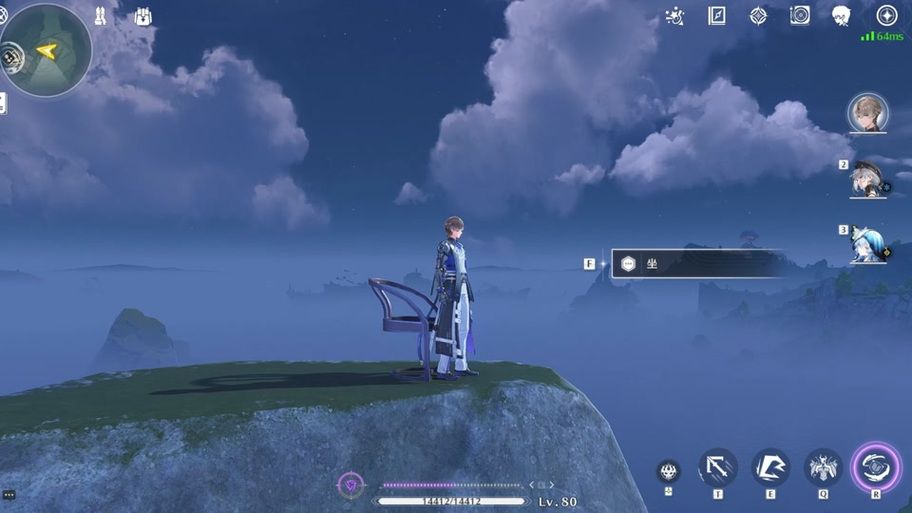Activate the winged figure echo skill
This screenshot has width=912, height=513.
pyautogui.click(x=823, y=467)
